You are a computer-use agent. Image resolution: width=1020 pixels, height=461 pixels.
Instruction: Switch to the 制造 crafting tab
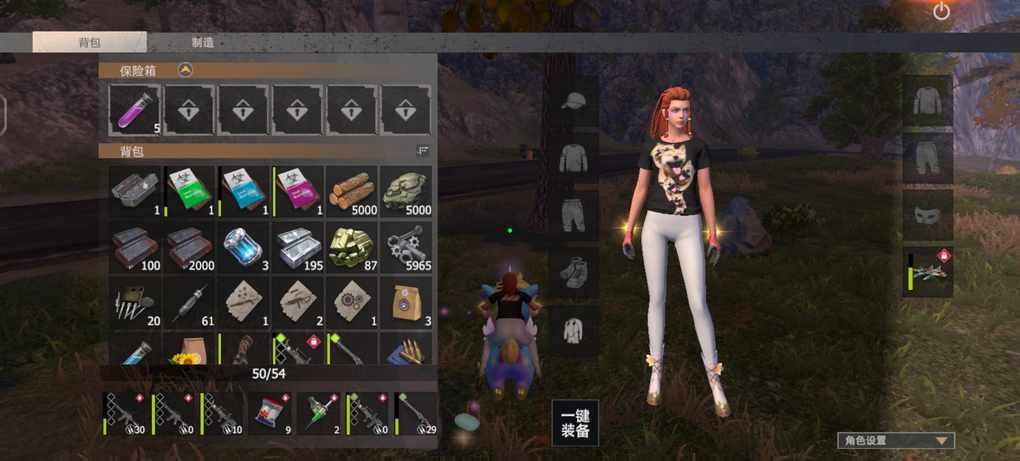(x=202, y=43)
